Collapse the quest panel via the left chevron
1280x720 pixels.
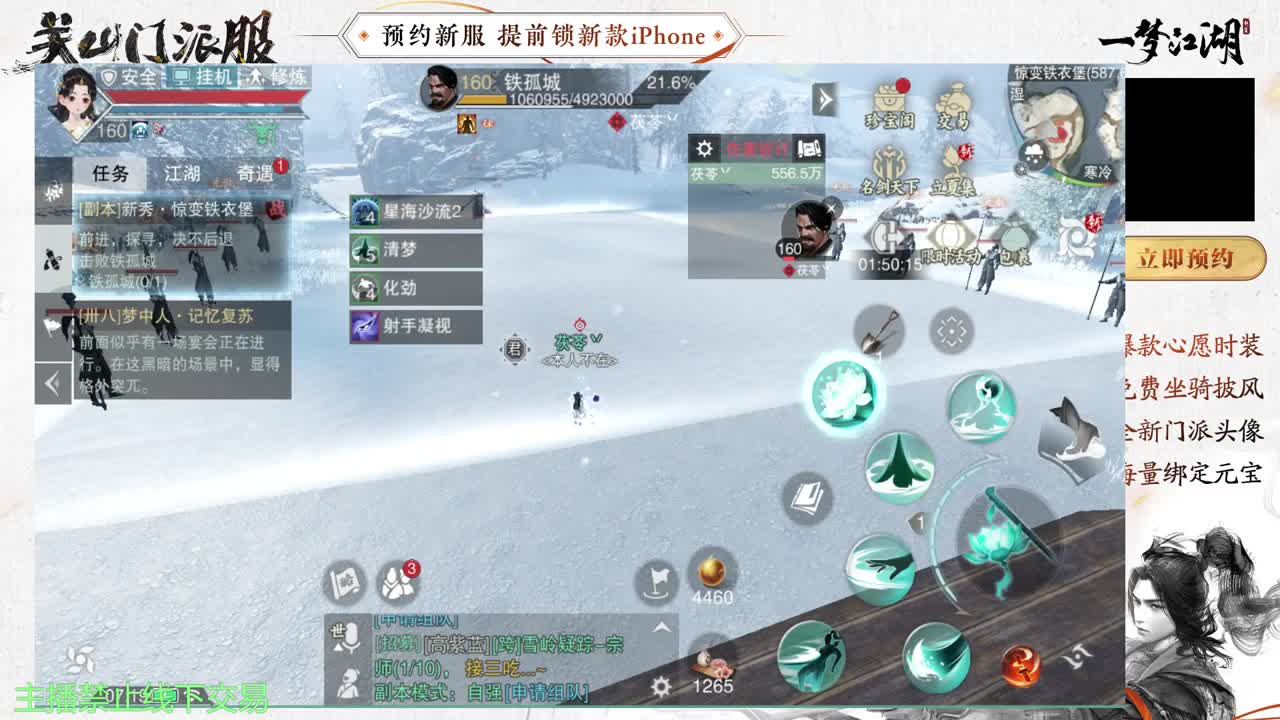(49, 380)
